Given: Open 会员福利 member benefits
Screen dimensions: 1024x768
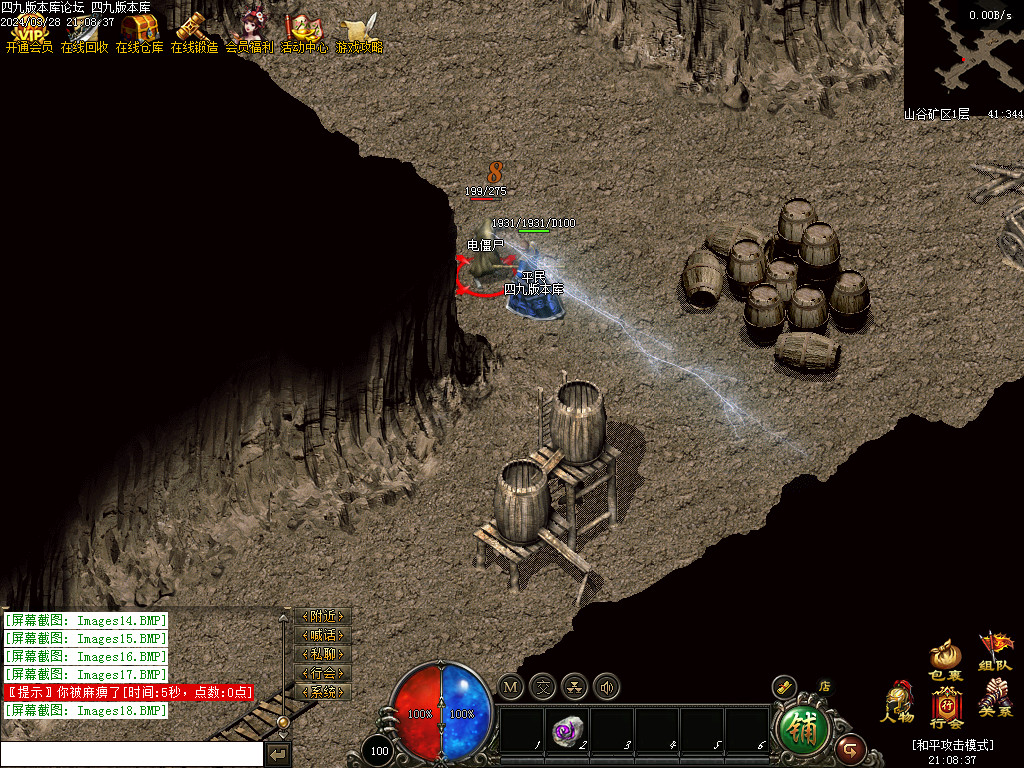Looking at the screenshot, I should click(x=248, y=34).
